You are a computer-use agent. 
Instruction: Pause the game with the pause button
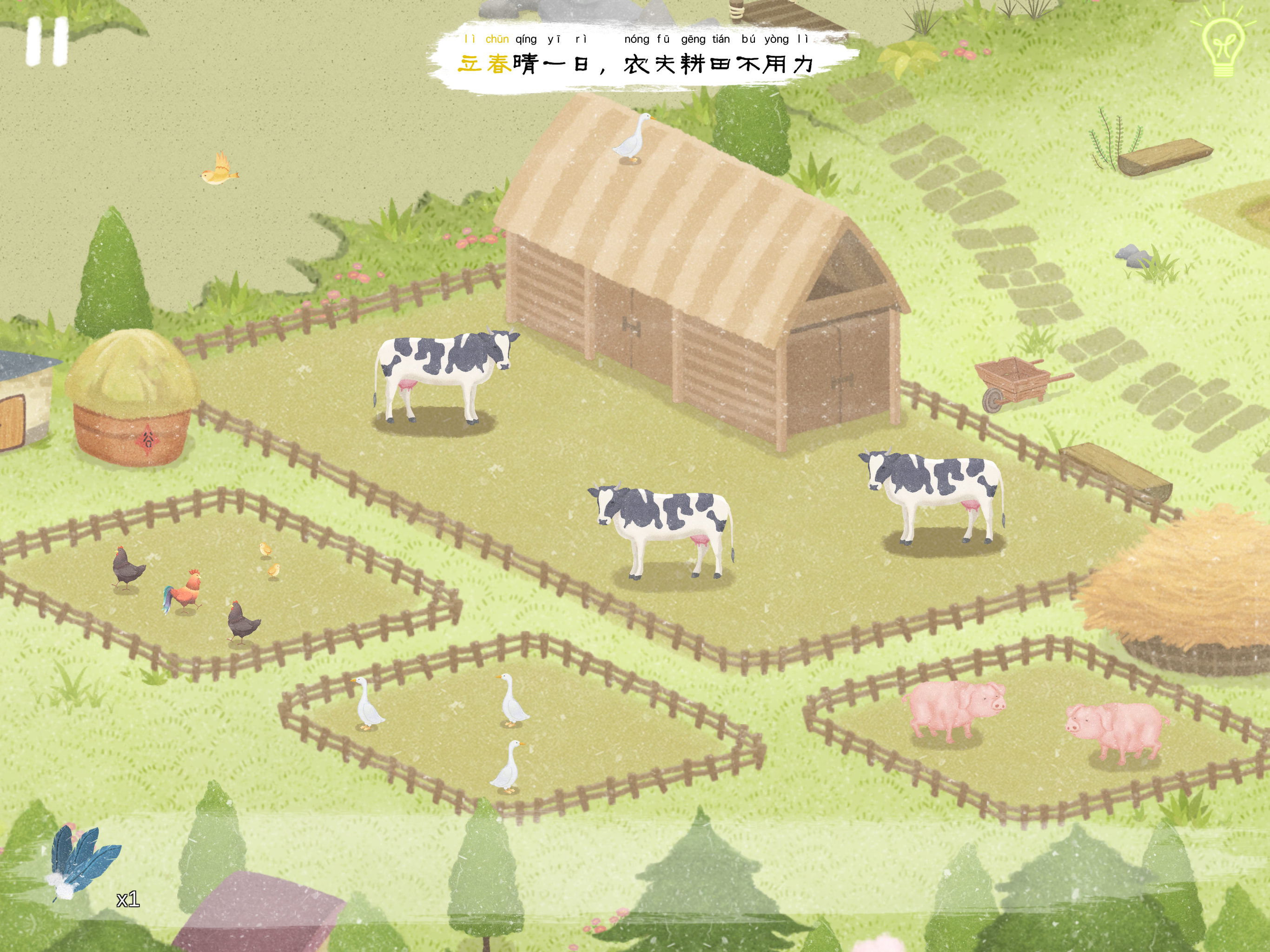click(47, 41)
